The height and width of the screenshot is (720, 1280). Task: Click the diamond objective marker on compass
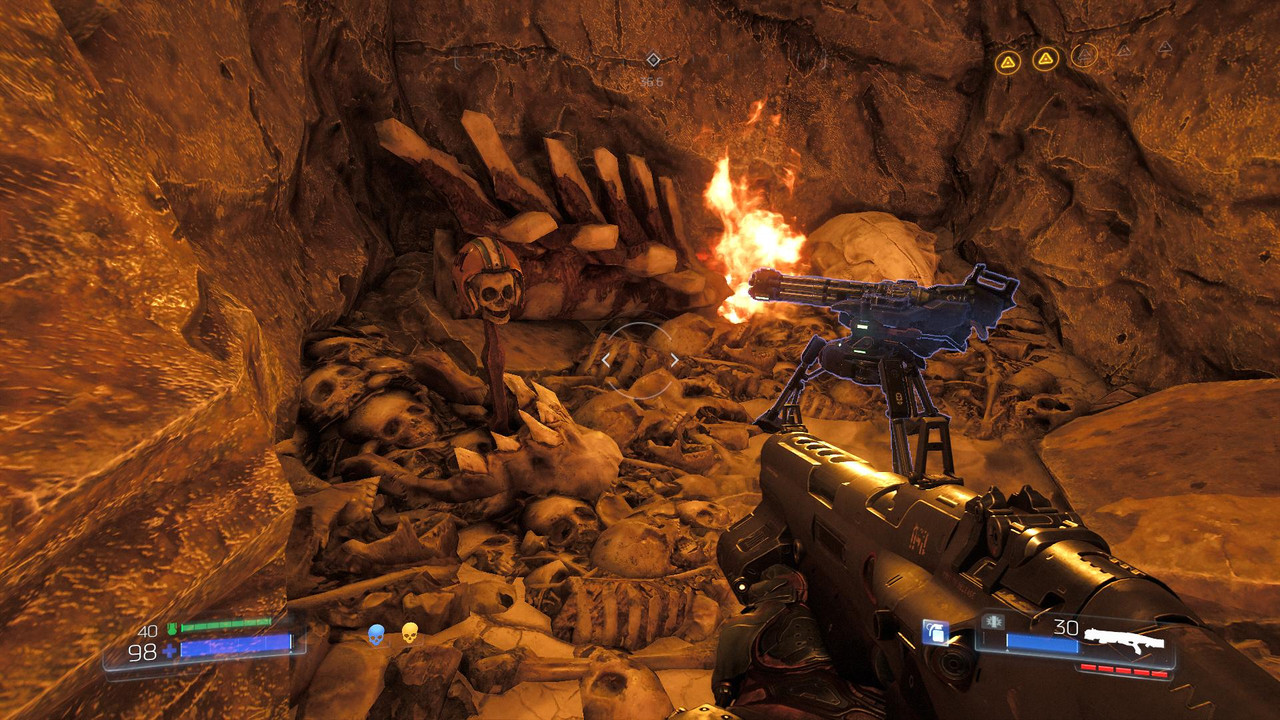(x=653, y=60)
